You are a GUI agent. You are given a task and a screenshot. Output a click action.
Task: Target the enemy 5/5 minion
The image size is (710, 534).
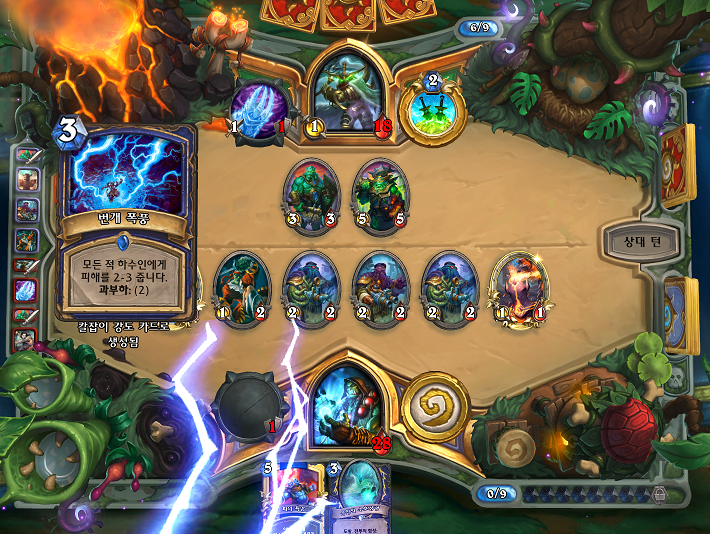[377, 195]
